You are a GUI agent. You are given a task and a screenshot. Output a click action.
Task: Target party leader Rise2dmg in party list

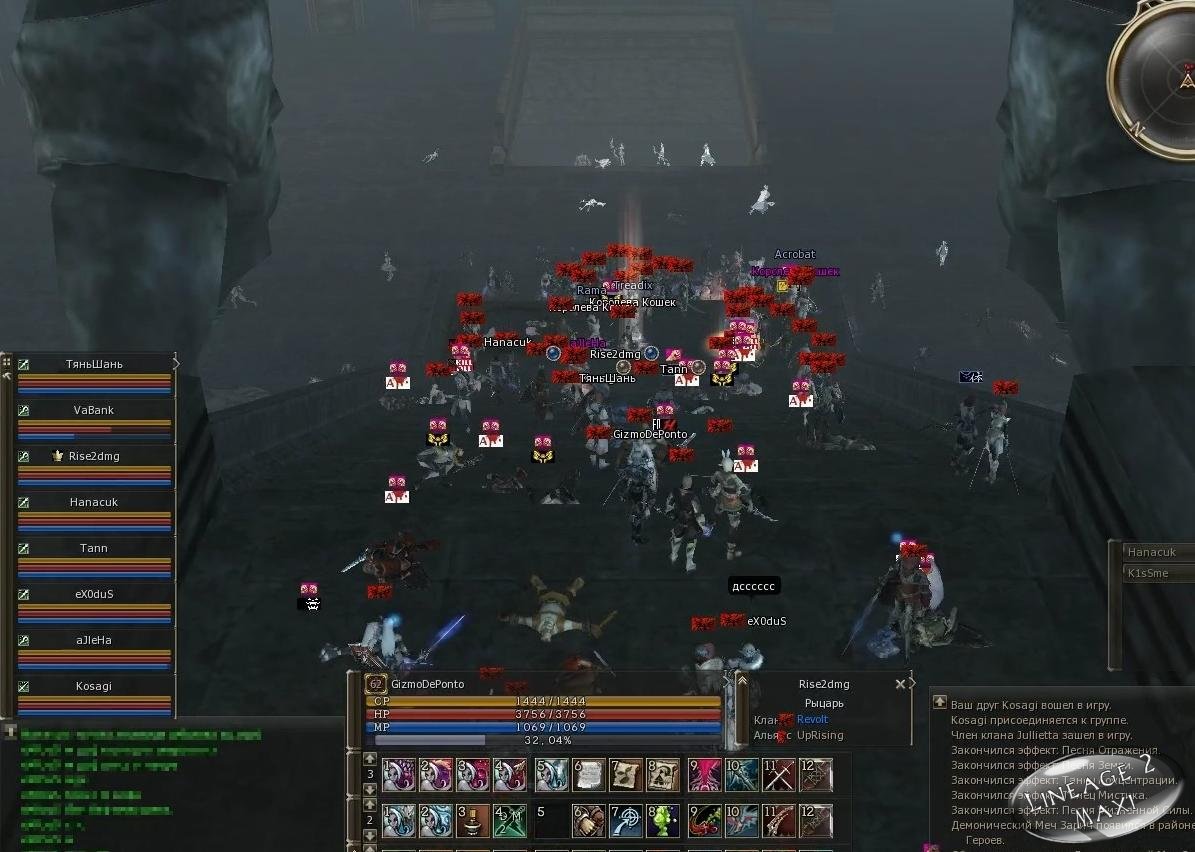coord(94,456)
